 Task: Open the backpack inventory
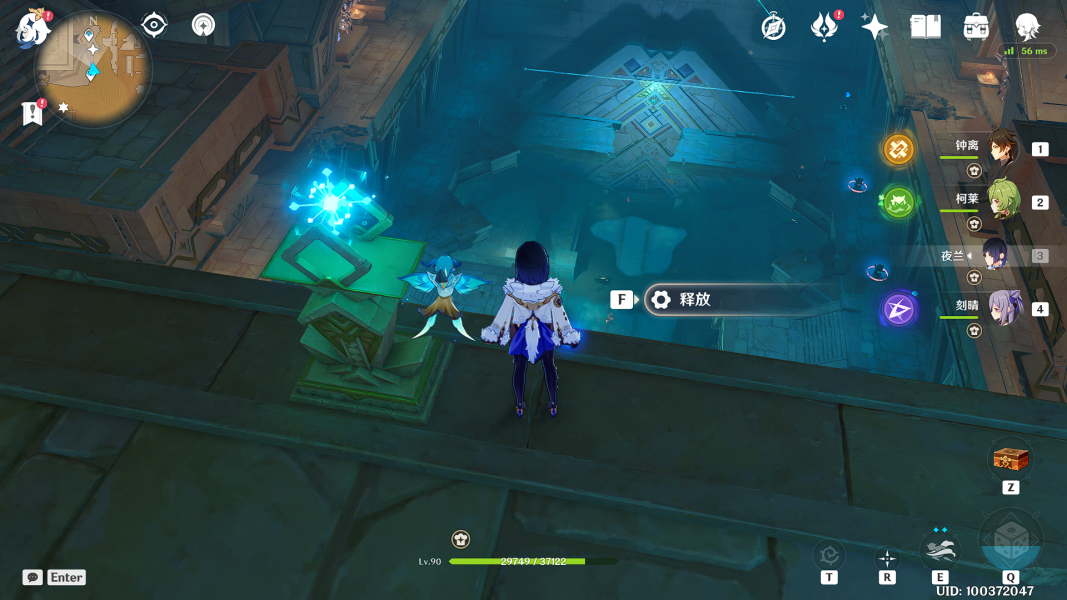[x=976, y=27]
